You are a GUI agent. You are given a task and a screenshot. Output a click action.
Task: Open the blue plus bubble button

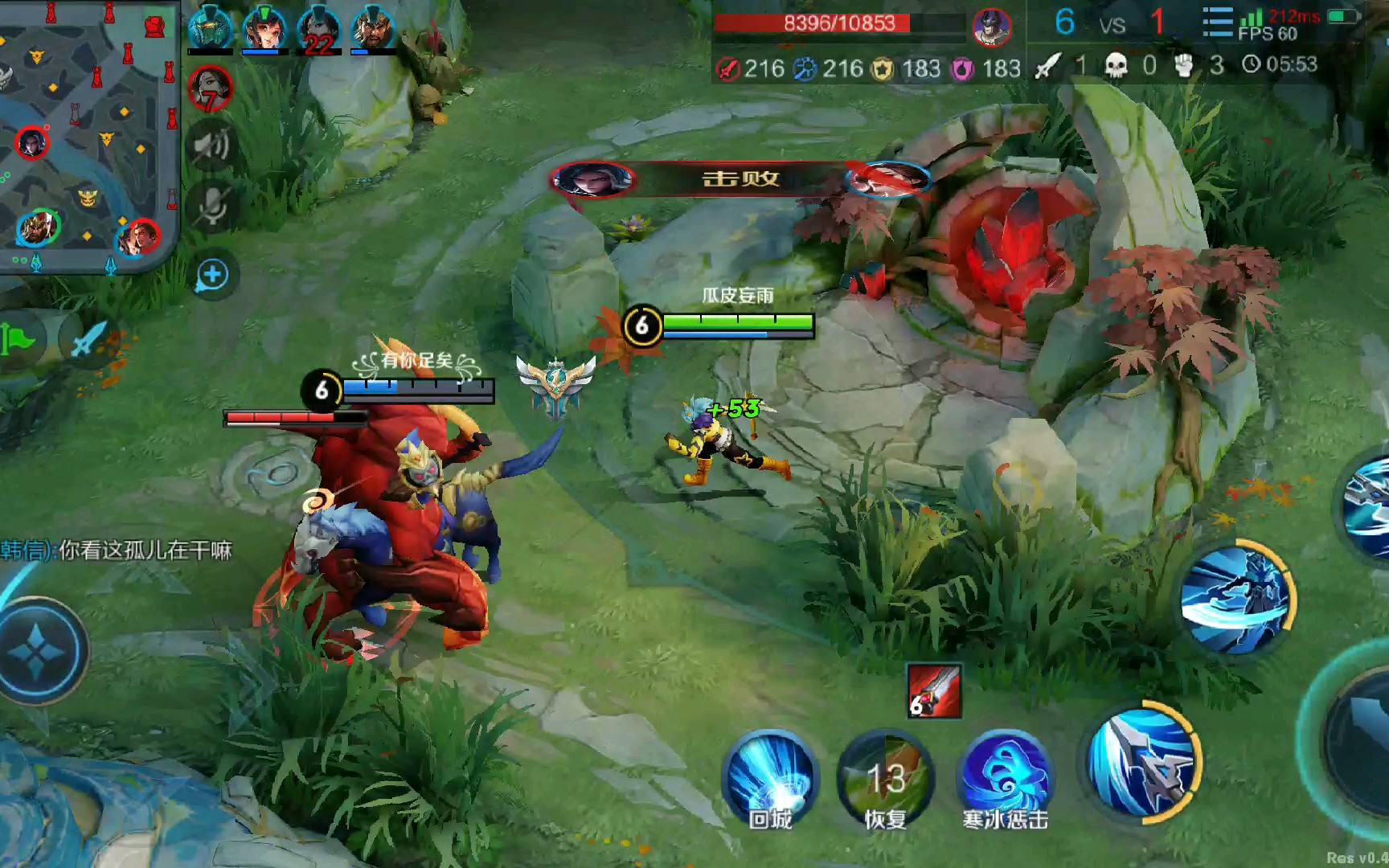click(x=212, y=276)
